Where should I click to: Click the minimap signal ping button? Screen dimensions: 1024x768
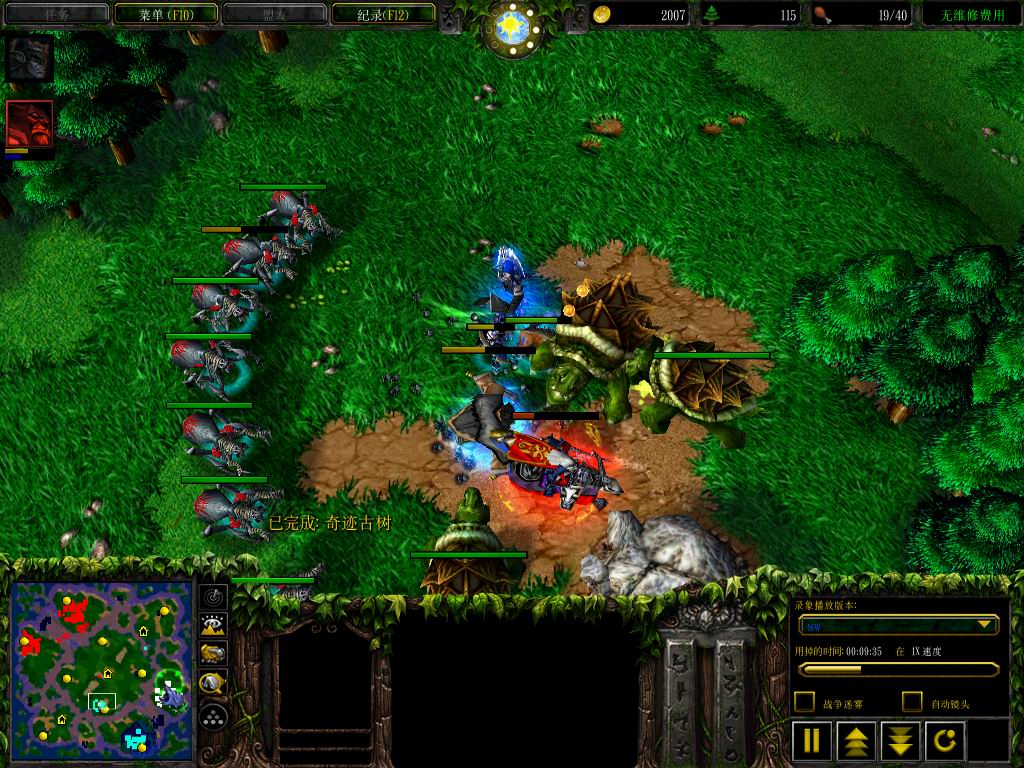pyautogui.click(x=213, y=598)
